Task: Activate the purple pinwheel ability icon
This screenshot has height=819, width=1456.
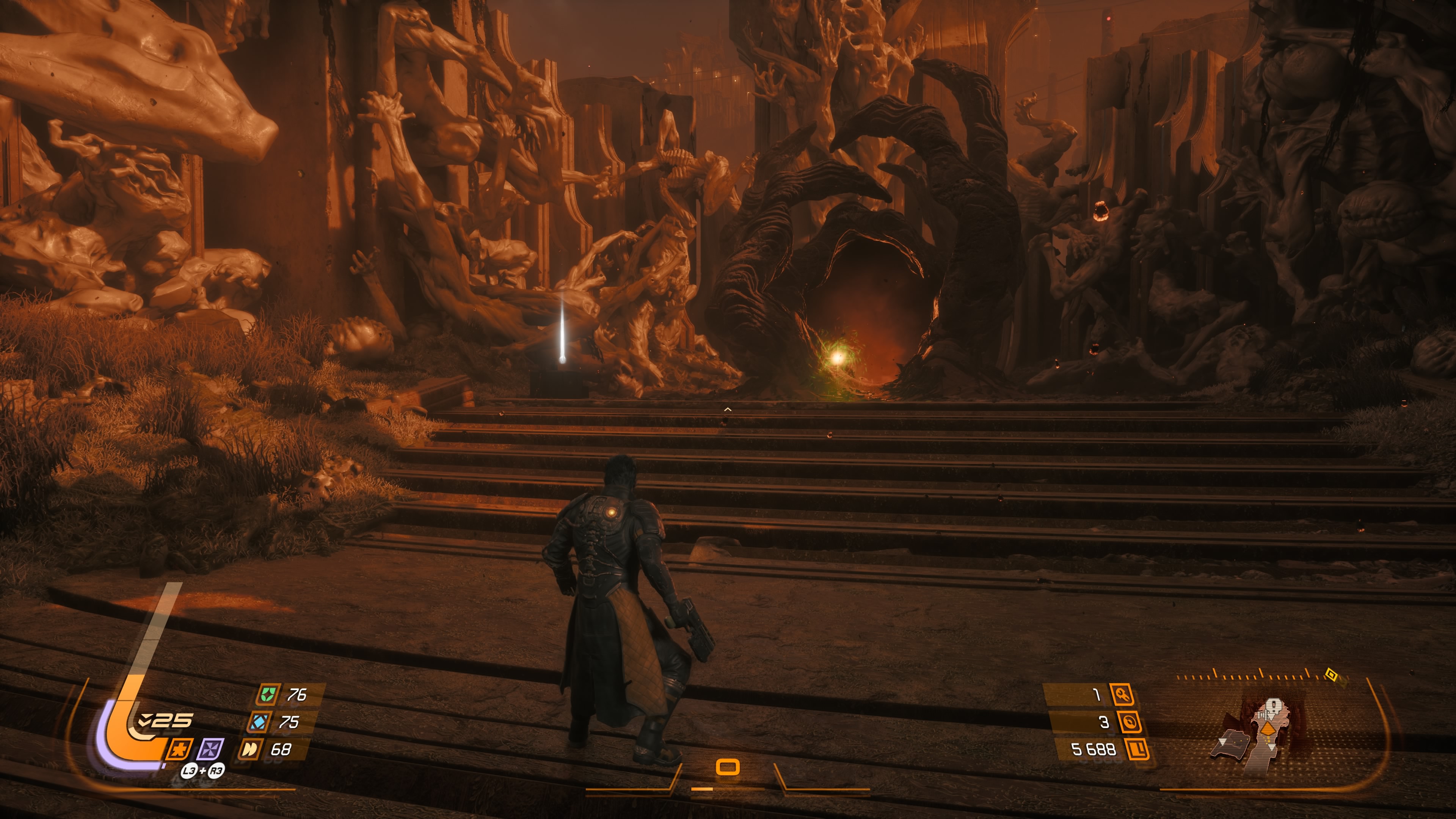Action: pyautogui.click(x=210, y=750)
